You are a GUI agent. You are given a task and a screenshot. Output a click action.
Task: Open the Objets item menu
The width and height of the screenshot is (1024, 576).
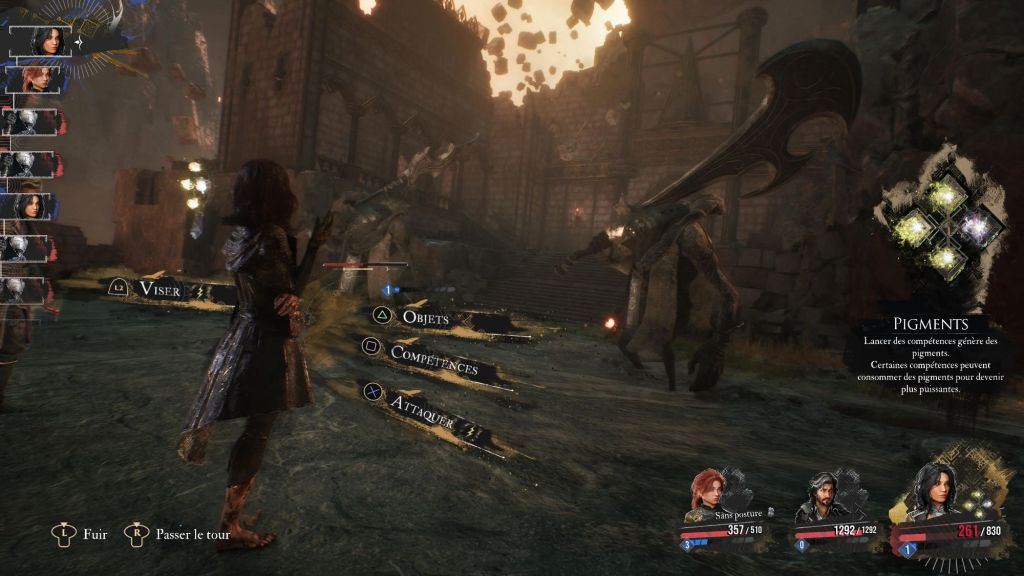(x=425, y=317)
